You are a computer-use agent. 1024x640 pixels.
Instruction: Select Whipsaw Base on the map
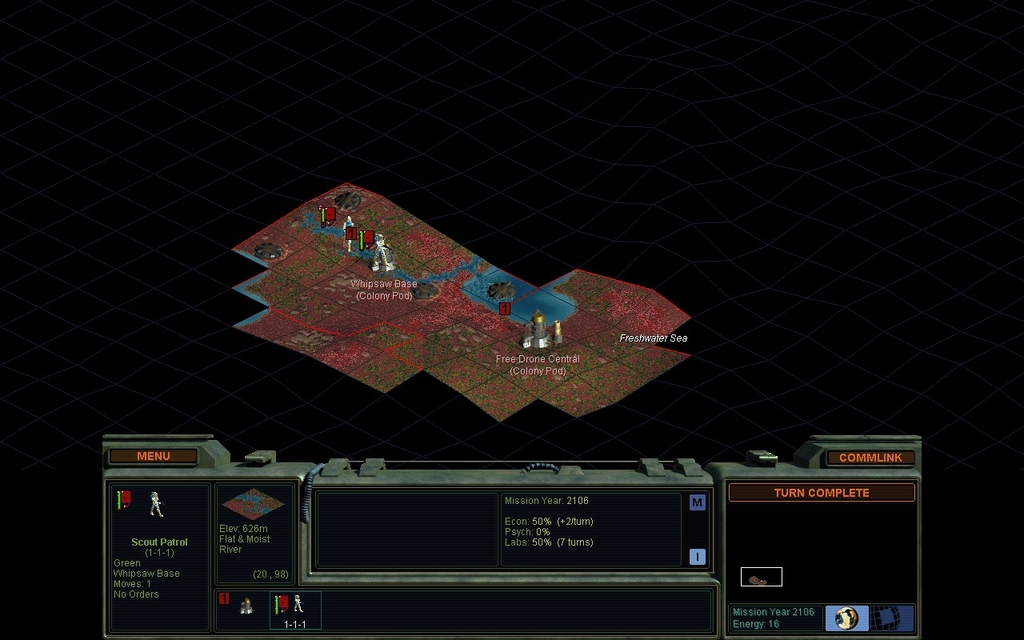[x=382, y=255]
